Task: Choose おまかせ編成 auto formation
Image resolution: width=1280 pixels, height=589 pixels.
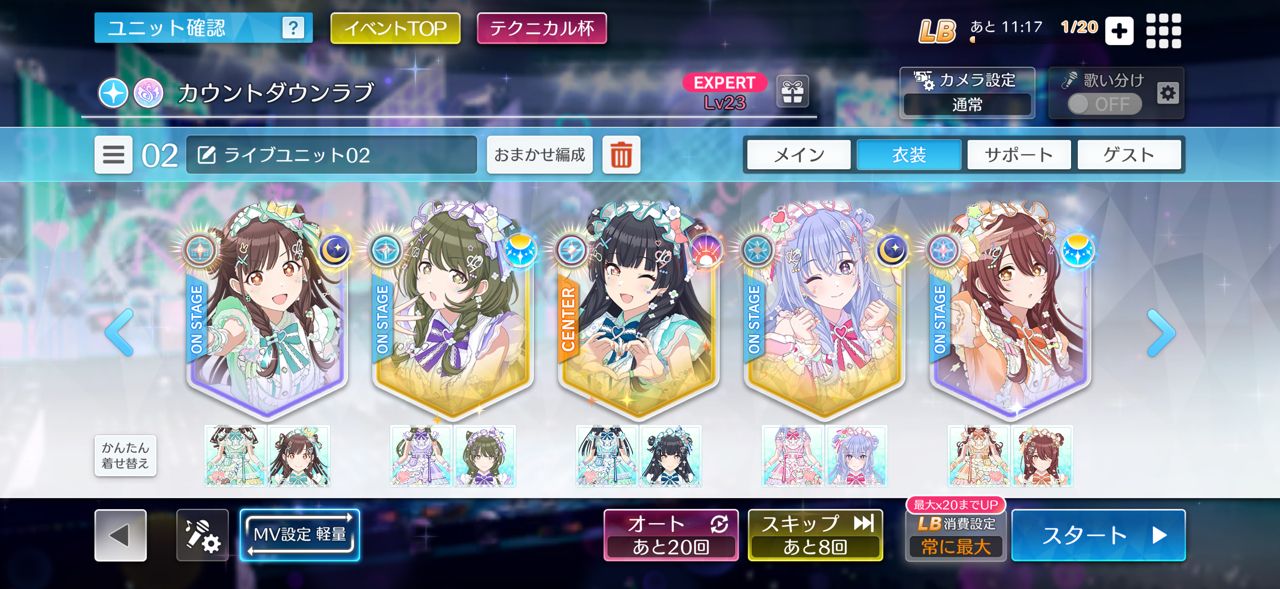Action: click(540, 155)
